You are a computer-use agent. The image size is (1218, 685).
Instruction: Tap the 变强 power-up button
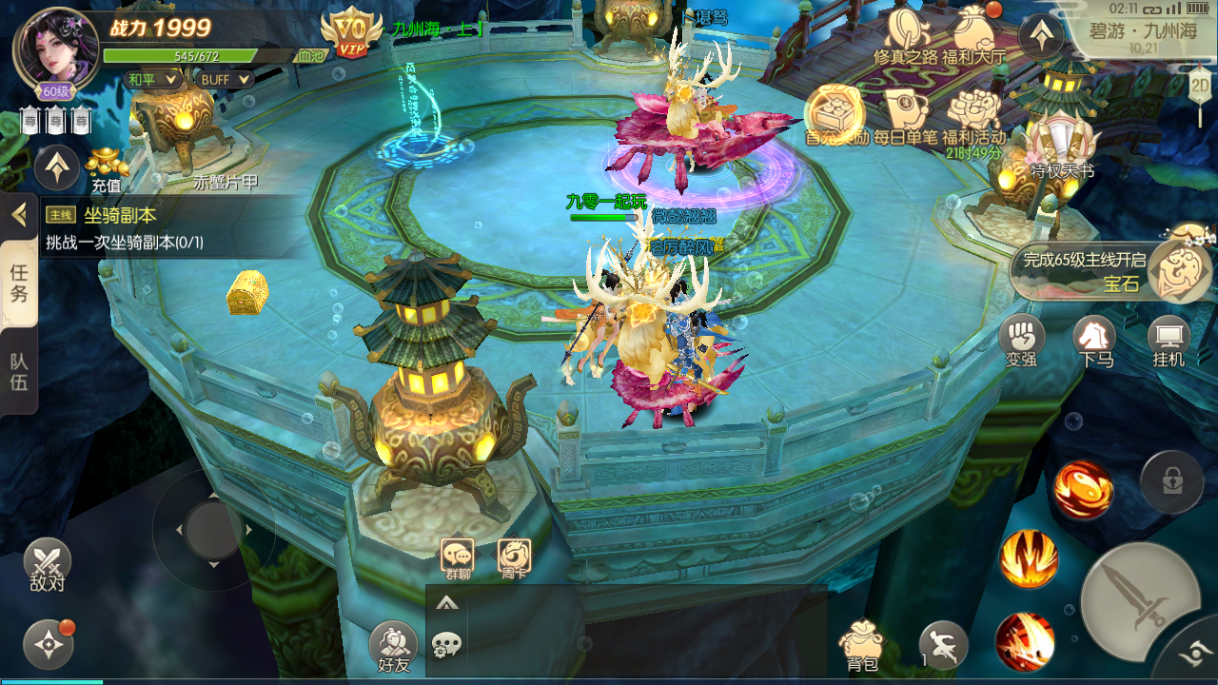point(1022,340)
